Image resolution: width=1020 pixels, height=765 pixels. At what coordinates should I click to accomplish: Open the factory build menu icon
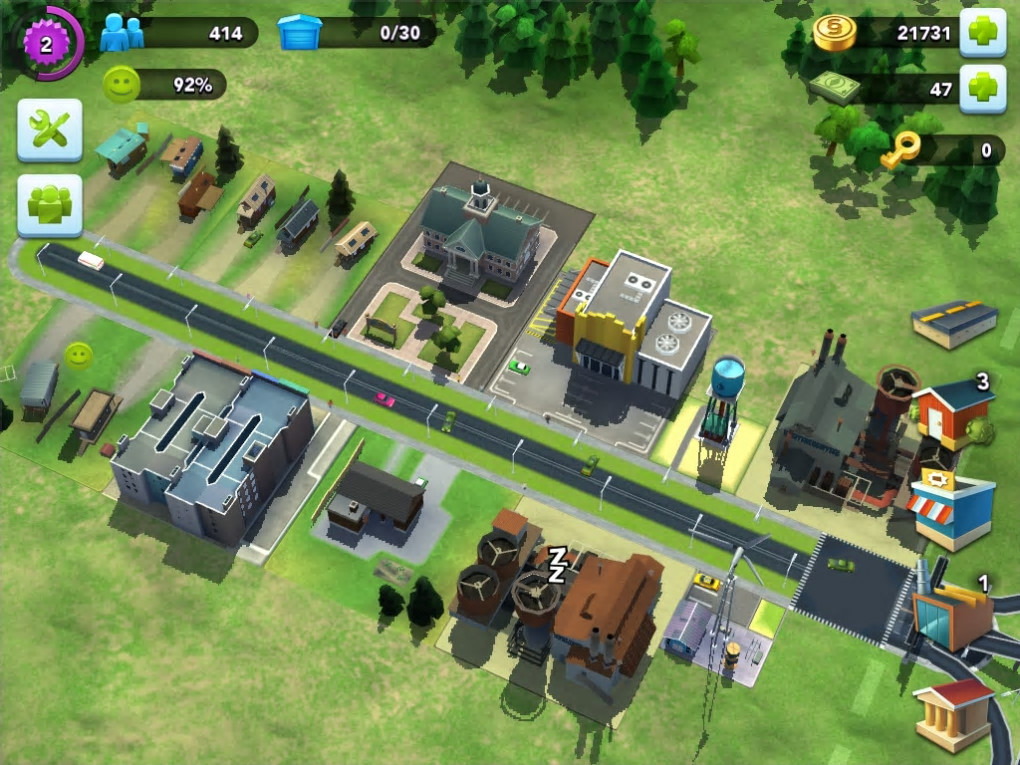click(951, 614)
